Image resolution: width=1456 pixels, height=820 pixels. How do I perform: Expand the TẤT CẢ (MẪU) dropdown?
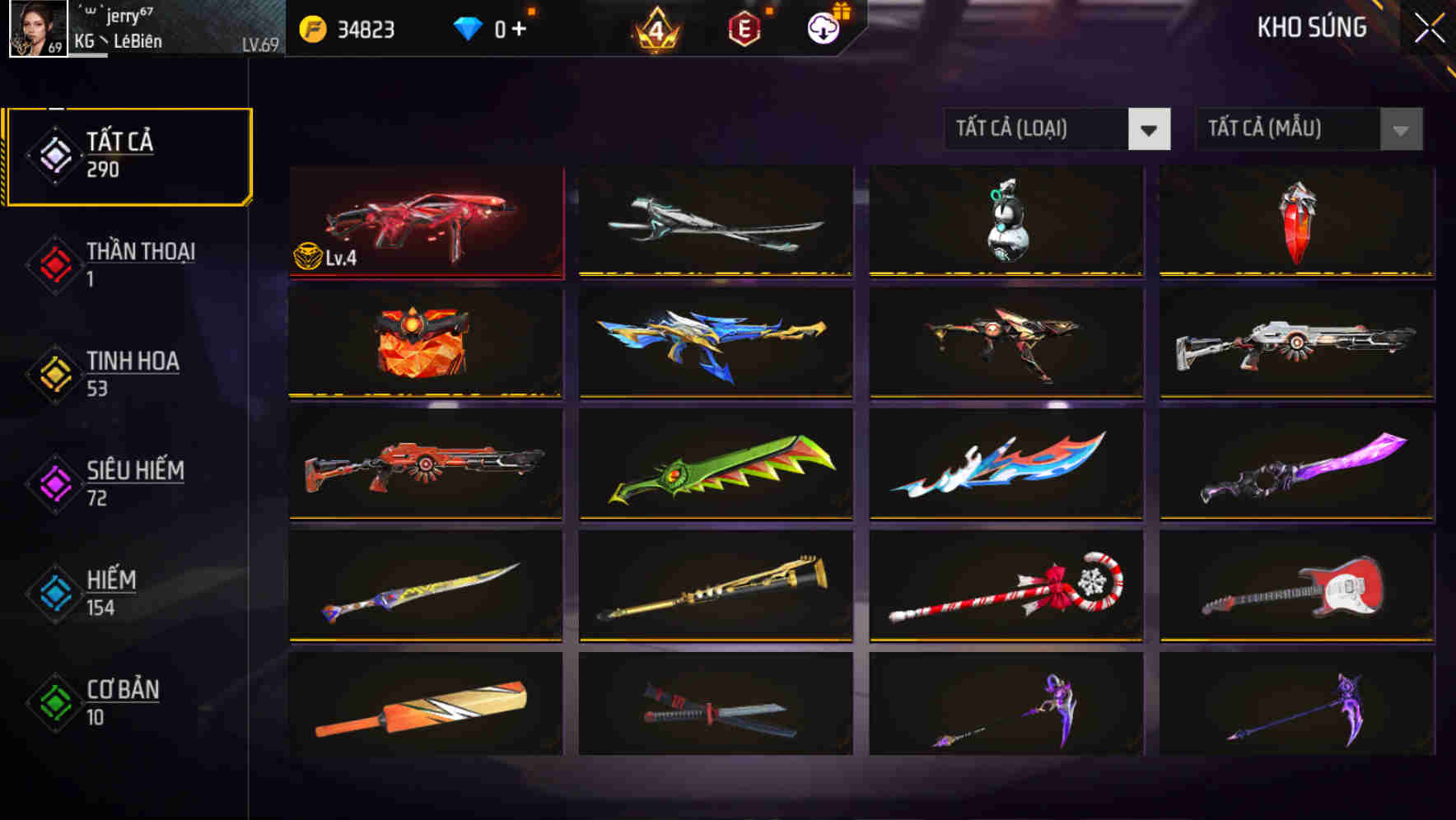click(x=1285, y=129)
